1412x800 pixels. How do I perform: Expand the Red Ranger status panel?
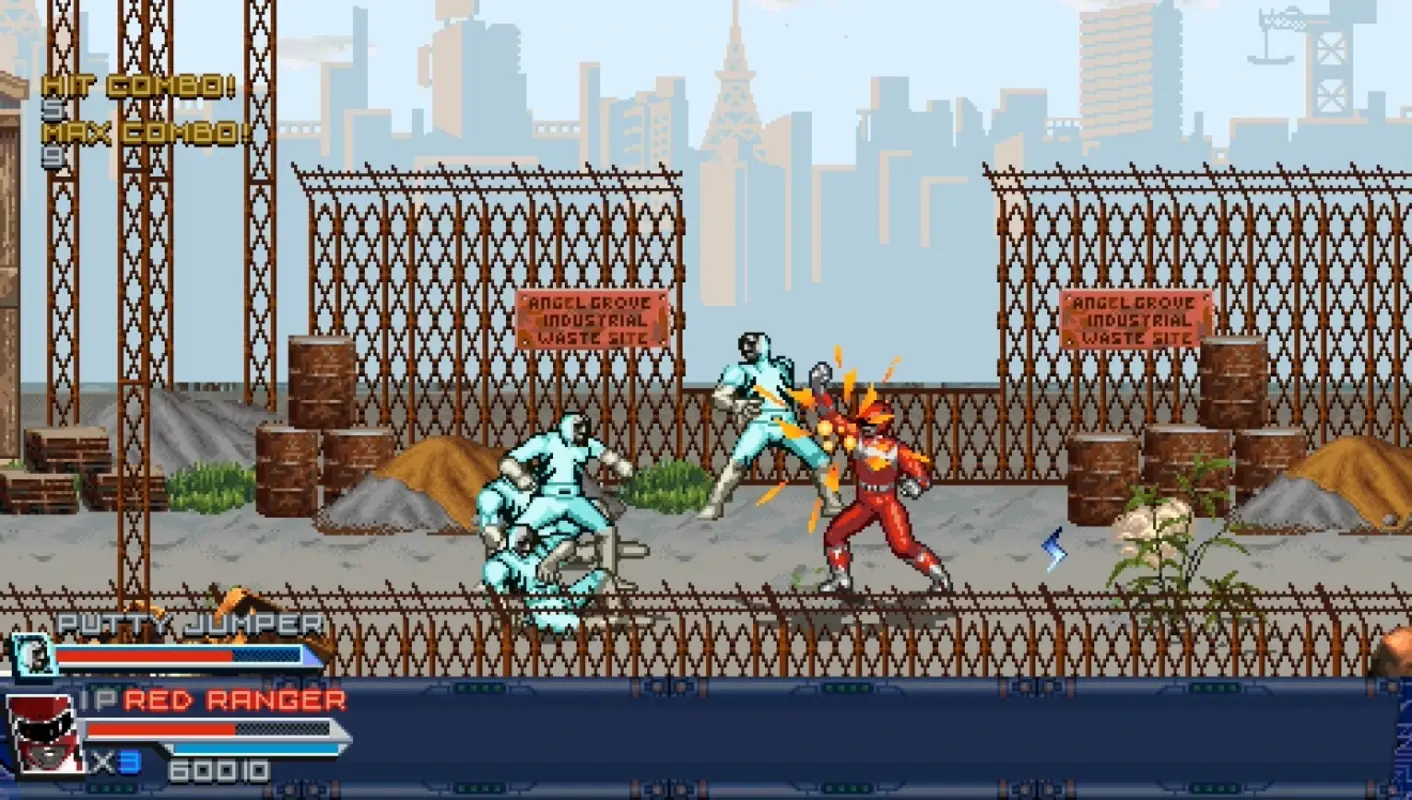(x=180, y=730)
